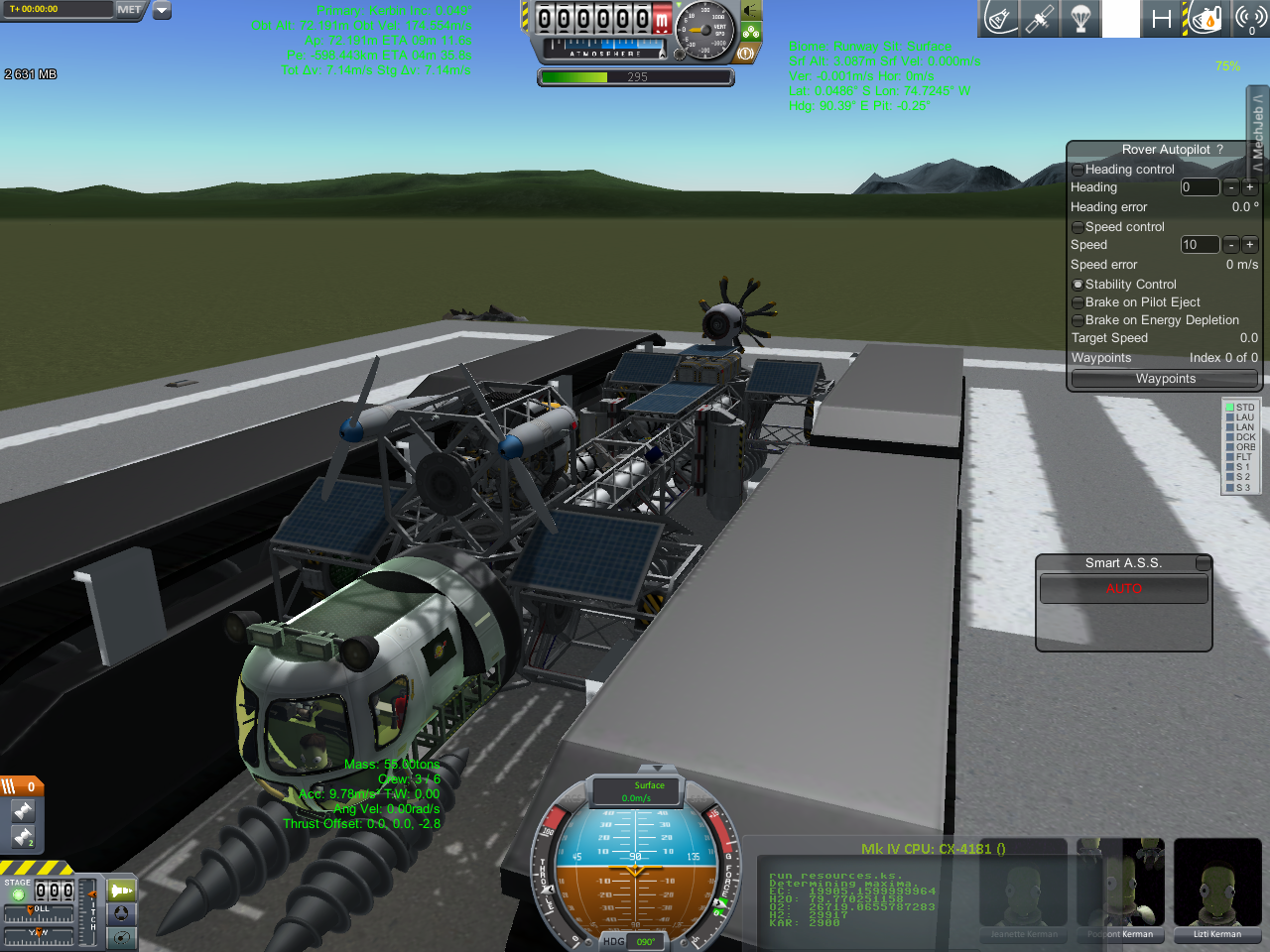Enable Brake on Energy Depletion
The width and height of the screenshot is (1270, 952).
coord(1078,320)
